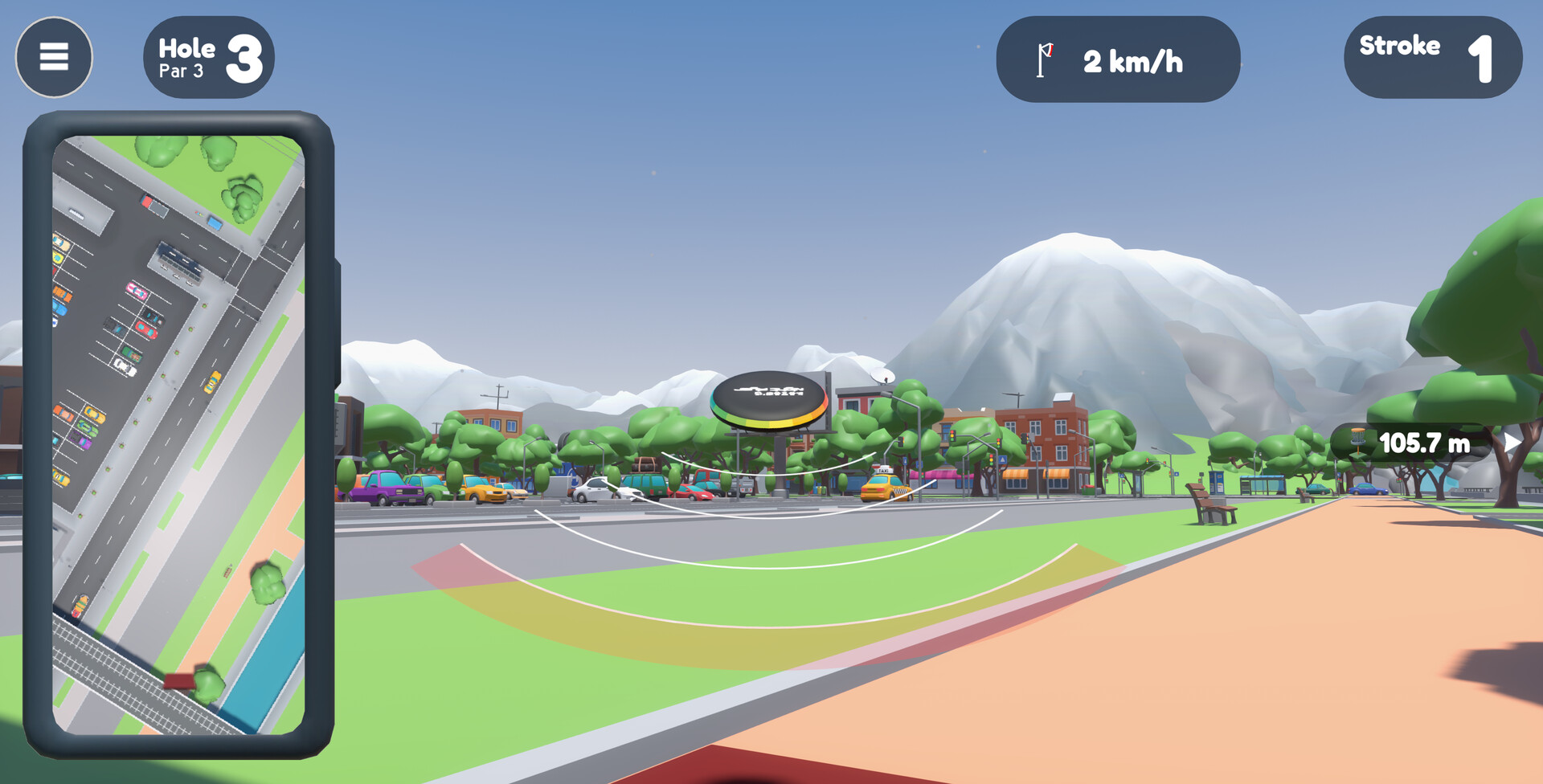1543x784 pixels.
Task: Open the overhead course map on the phone
Action: coord(178,434)
